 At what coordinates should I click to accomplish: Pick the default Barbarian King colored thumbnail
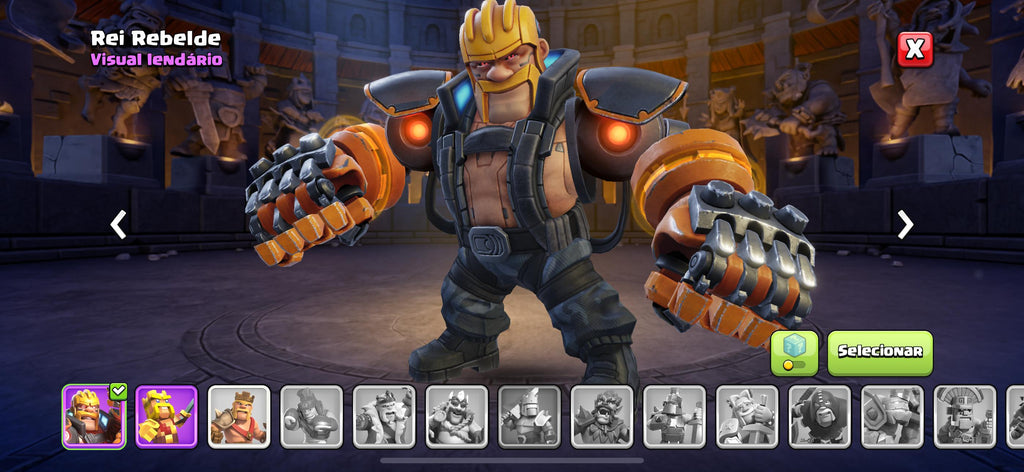coord(239,416)
